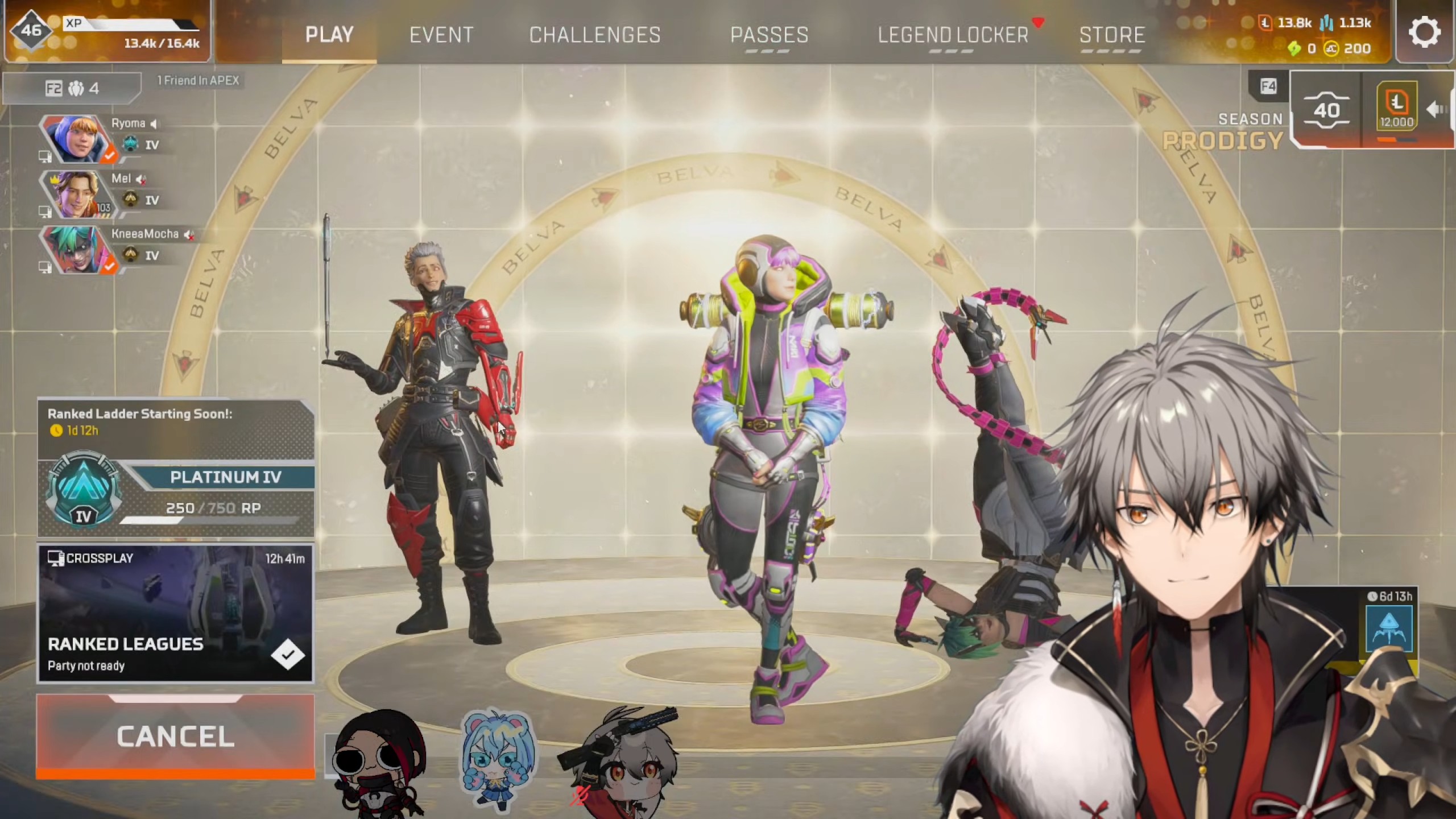This screenshot has height=819, width=1456.
Task: Open the friends list showing 4
Action: [x=72, y=88]
